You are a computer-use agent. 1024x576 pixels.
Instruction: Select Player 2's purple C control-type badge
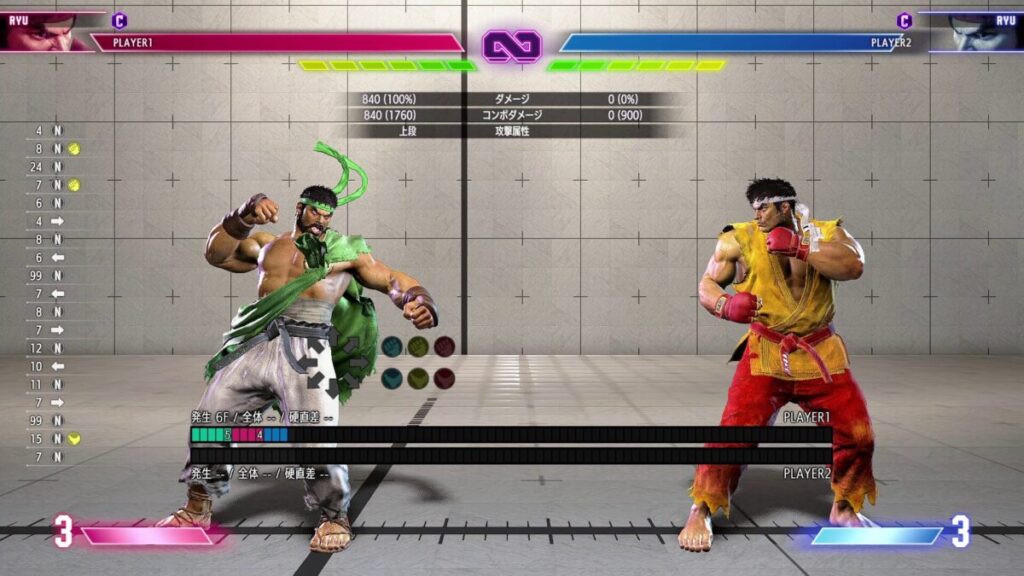(904, 20)
